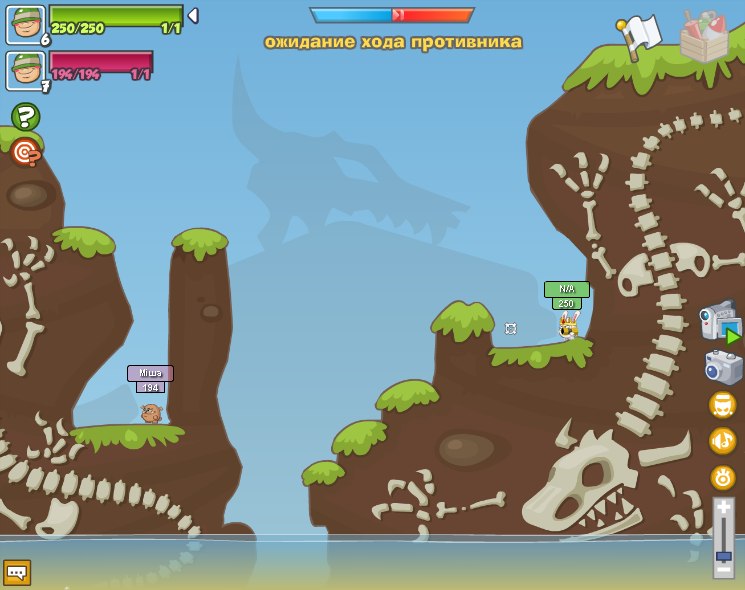
Task: Click the orange face icon button
Action: 722,405
